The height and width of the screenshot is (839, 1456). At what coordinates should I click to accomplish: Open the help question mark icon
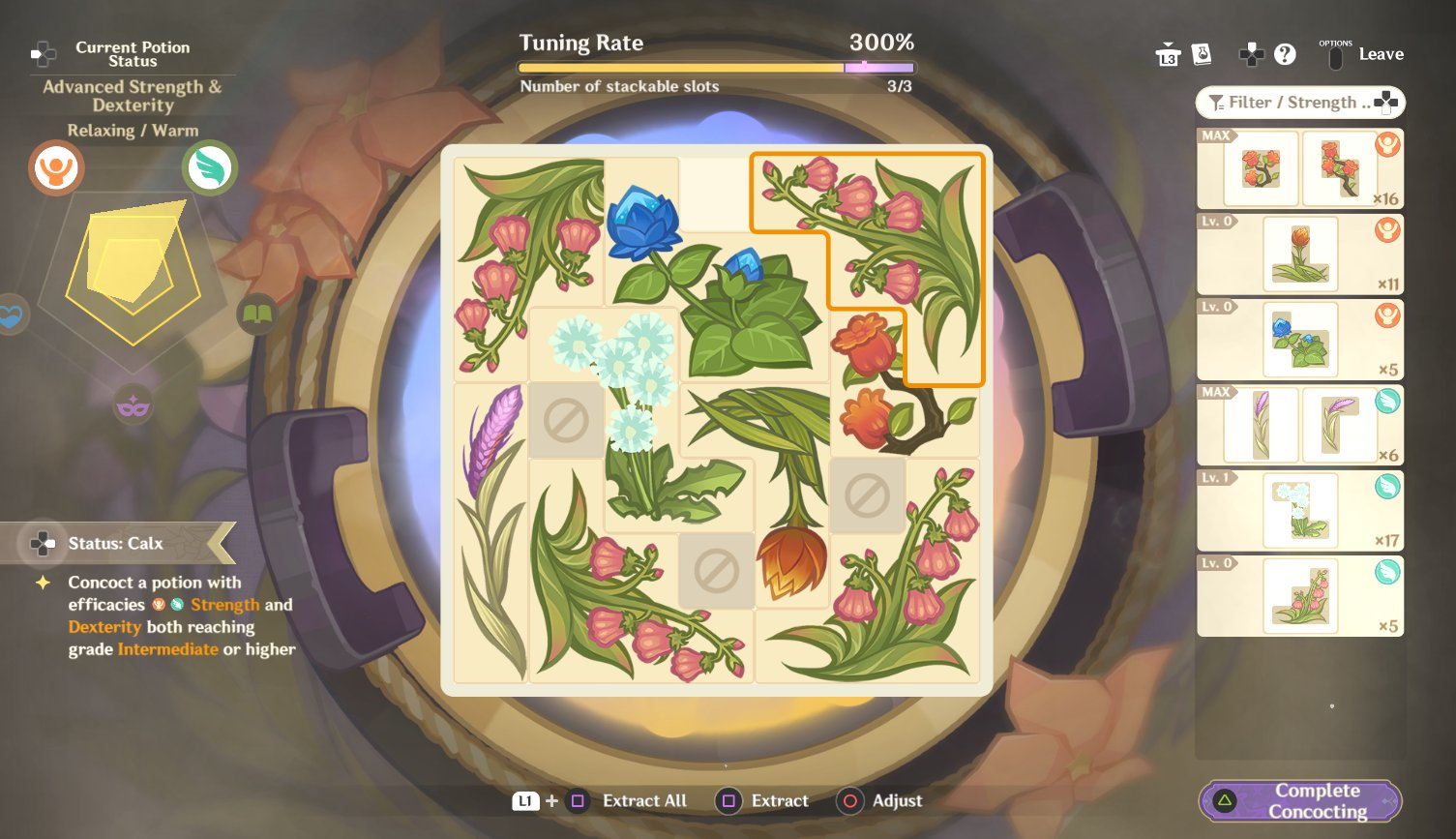point(1286,54)
